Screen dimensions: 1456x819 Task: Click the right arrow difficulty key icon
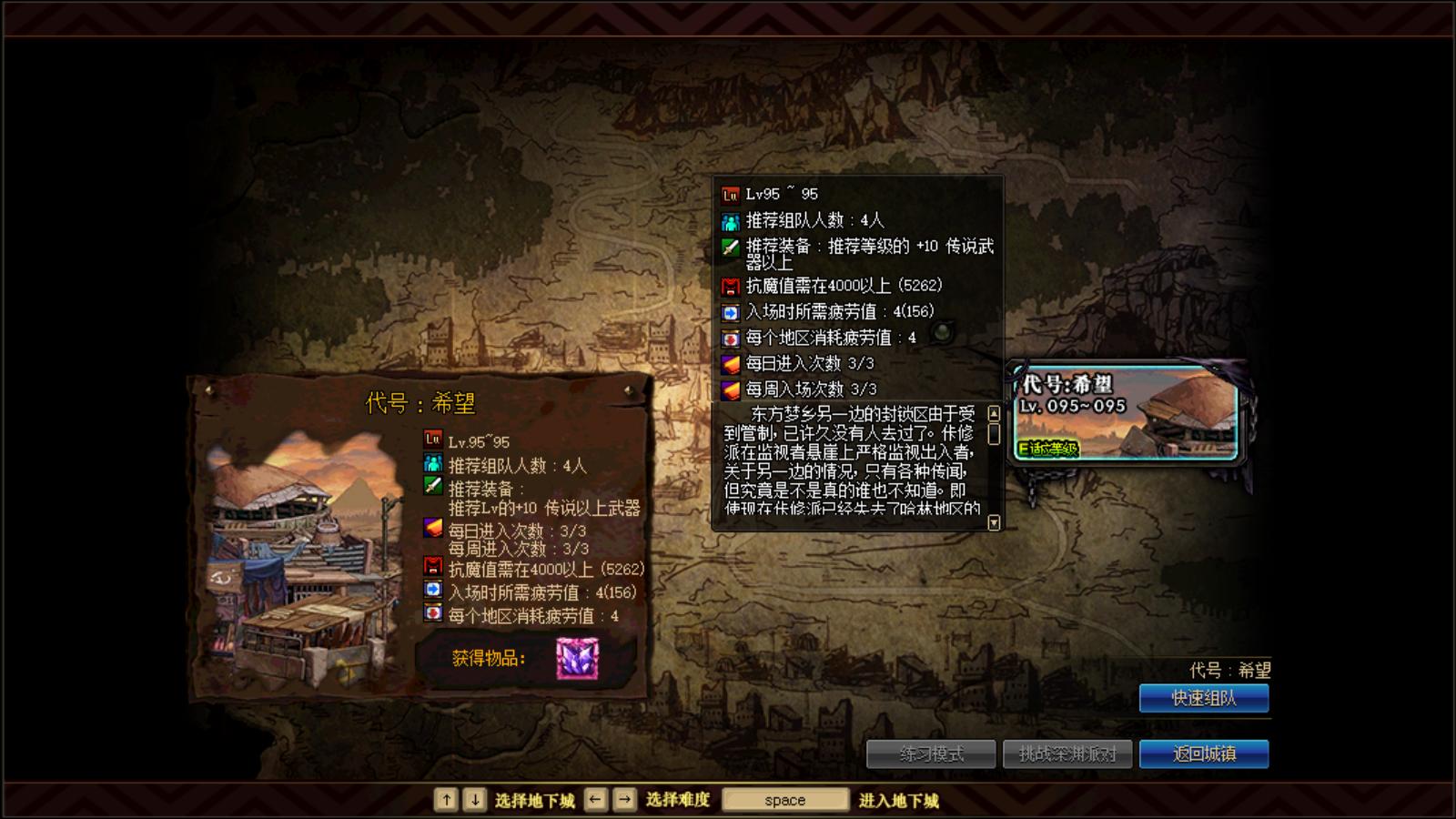[624, 799]
